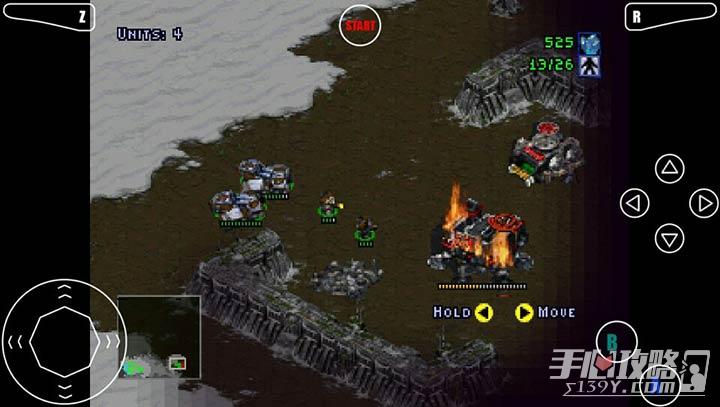Tap the right arrow pad button
Image resolution: width=720 pixels, height=407 pixels.
(x=704, y=203)
